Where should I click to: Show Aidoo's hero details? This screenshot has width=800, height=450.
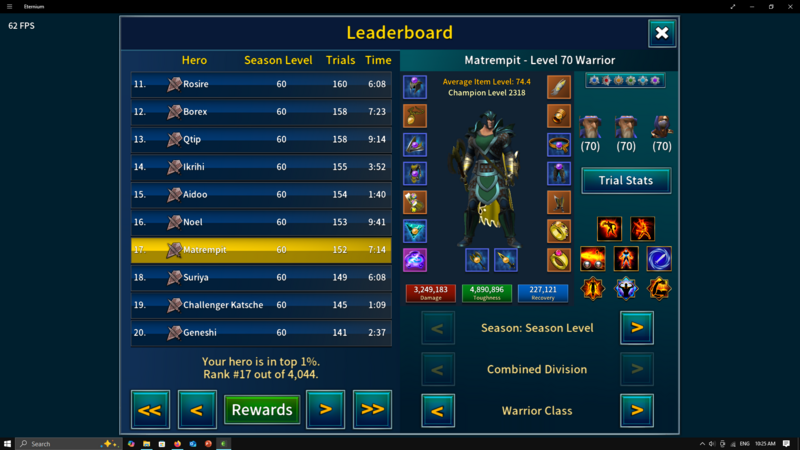click(x=261, y=195)
